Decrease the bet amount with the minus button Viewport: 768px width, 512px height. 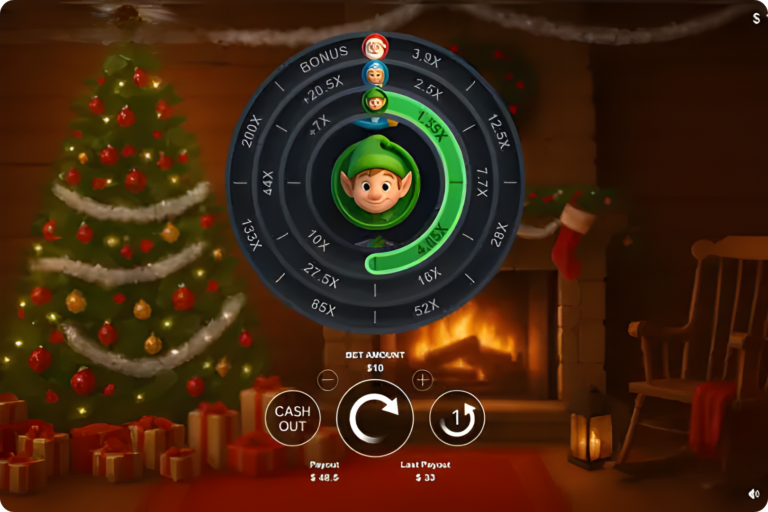click(x=328, y=379)
